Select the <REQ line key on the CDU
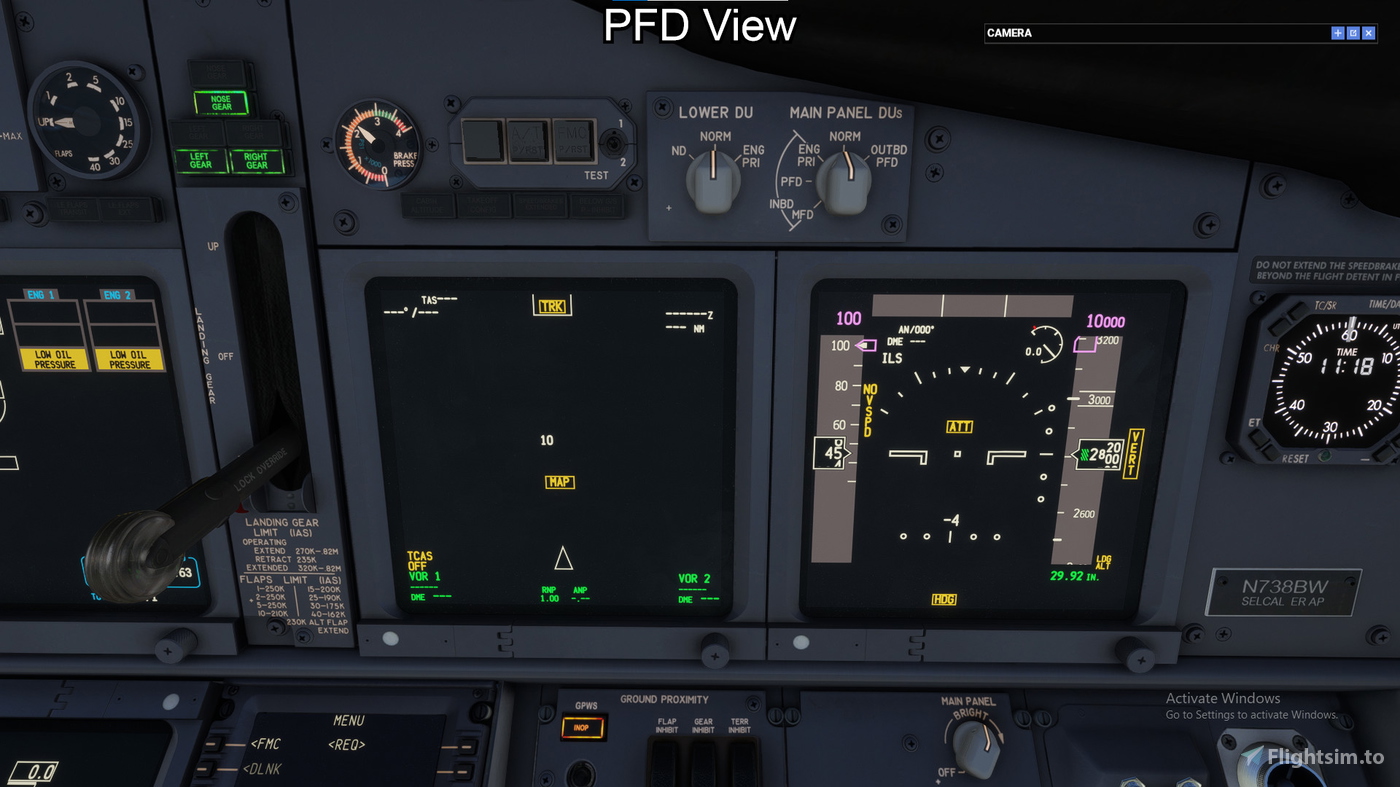 pyautogui.click(x=345, y=744)
